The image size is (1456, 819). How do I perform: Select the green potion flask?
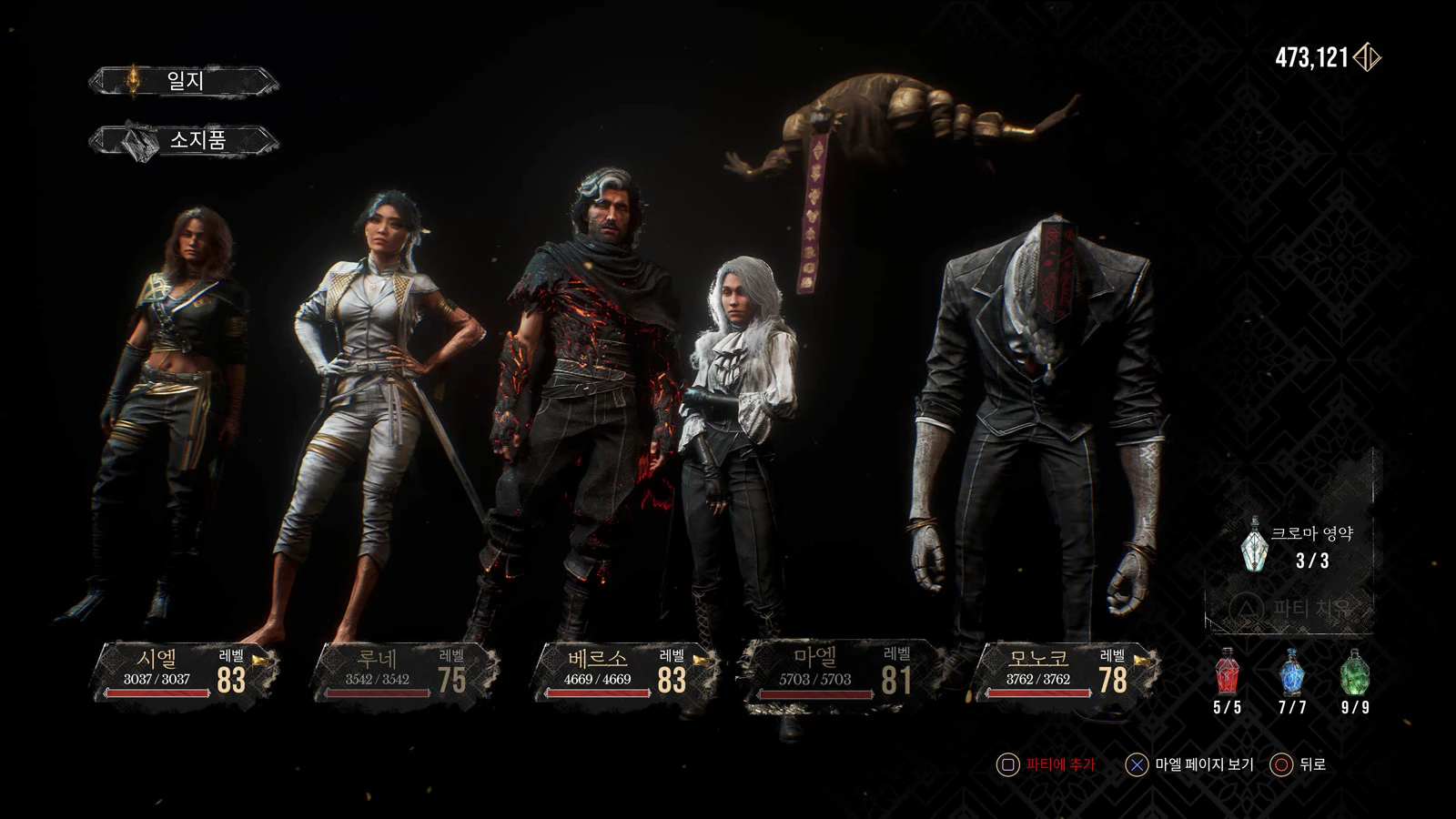[x=1355, y=674]
